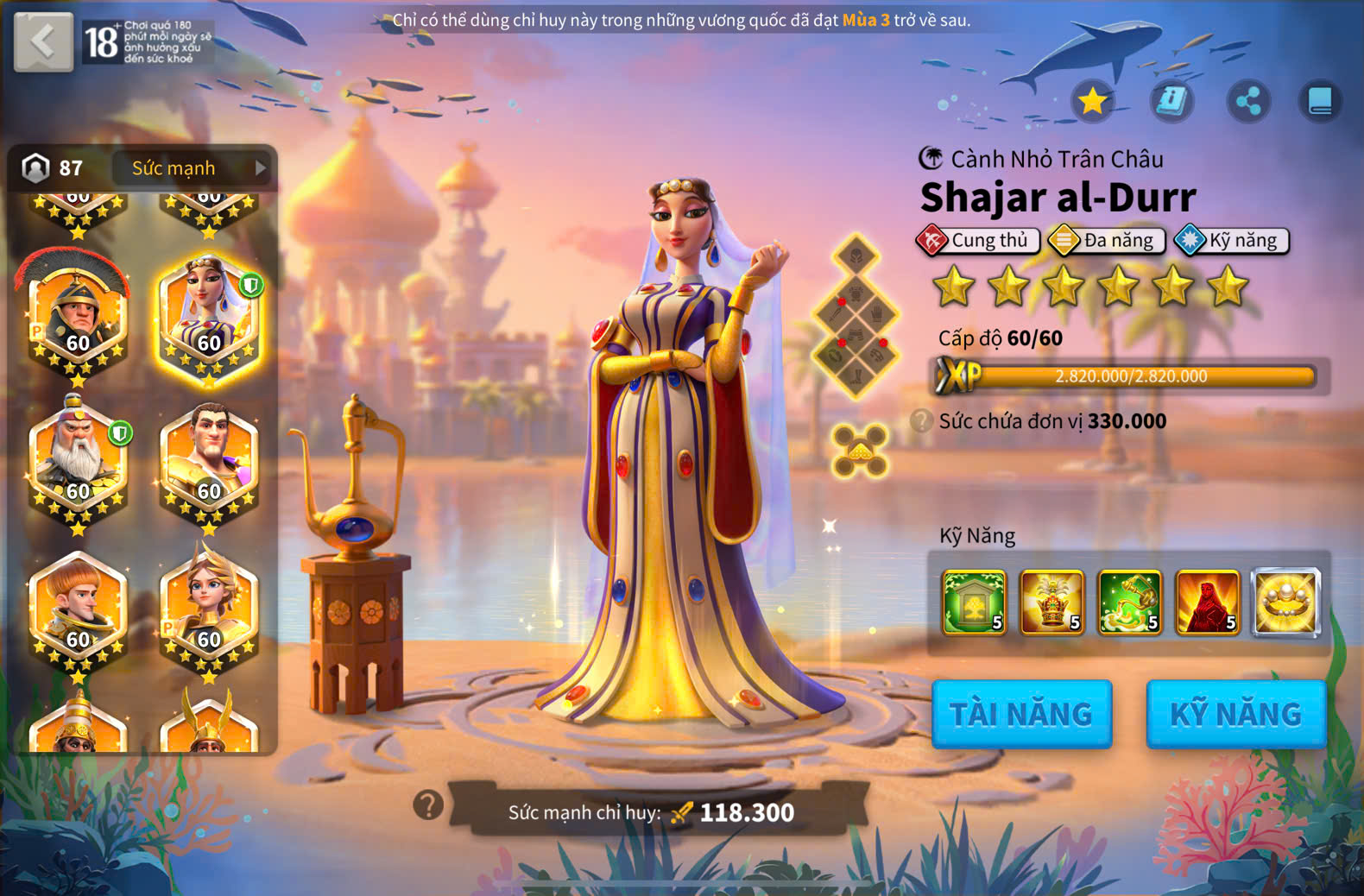View the red veiled figure skill
Viewport: 1364px width, 896px height.
click(x=1207, y=603)
